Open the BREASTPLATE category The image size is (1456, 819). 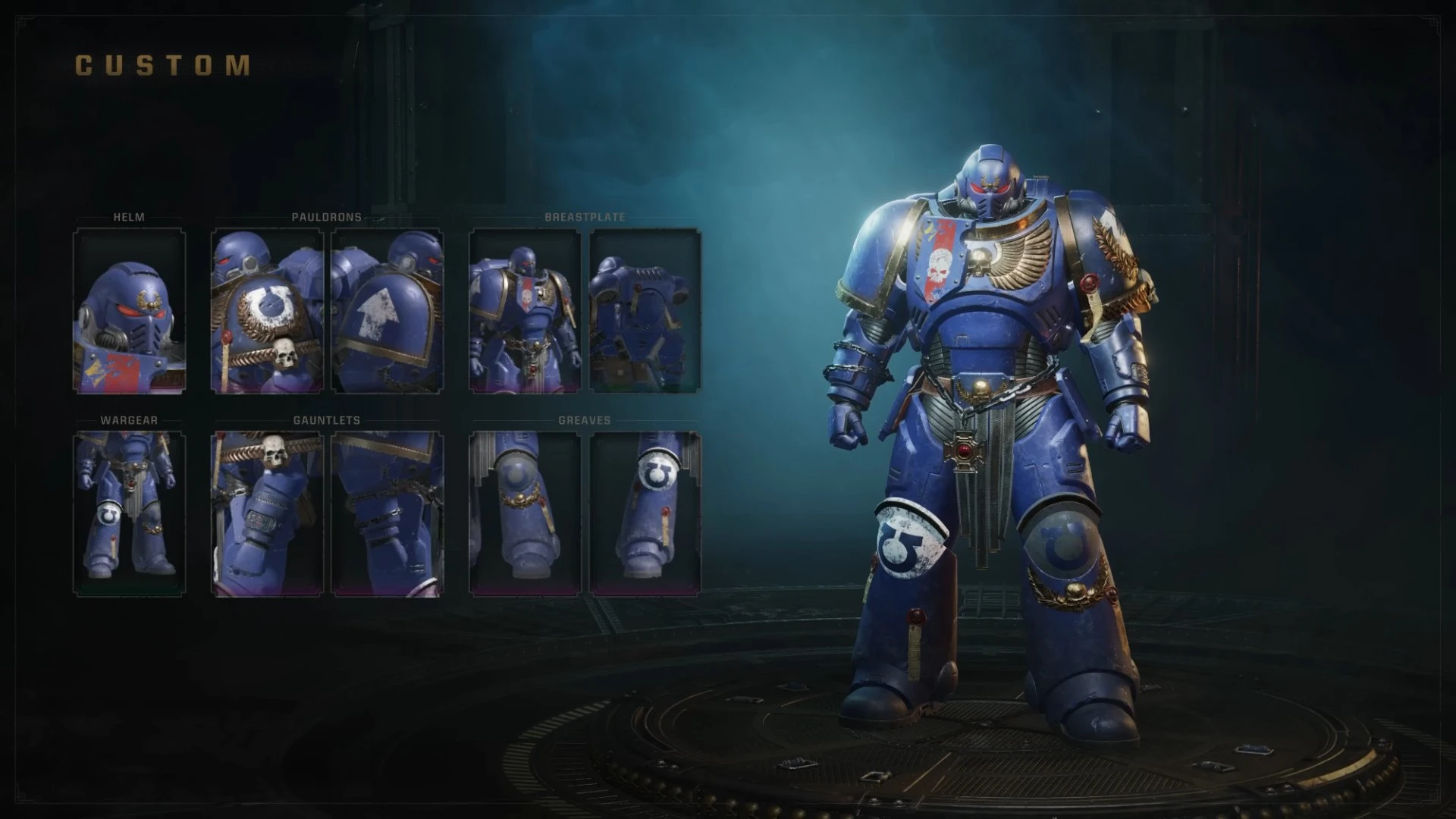(584, 217)
